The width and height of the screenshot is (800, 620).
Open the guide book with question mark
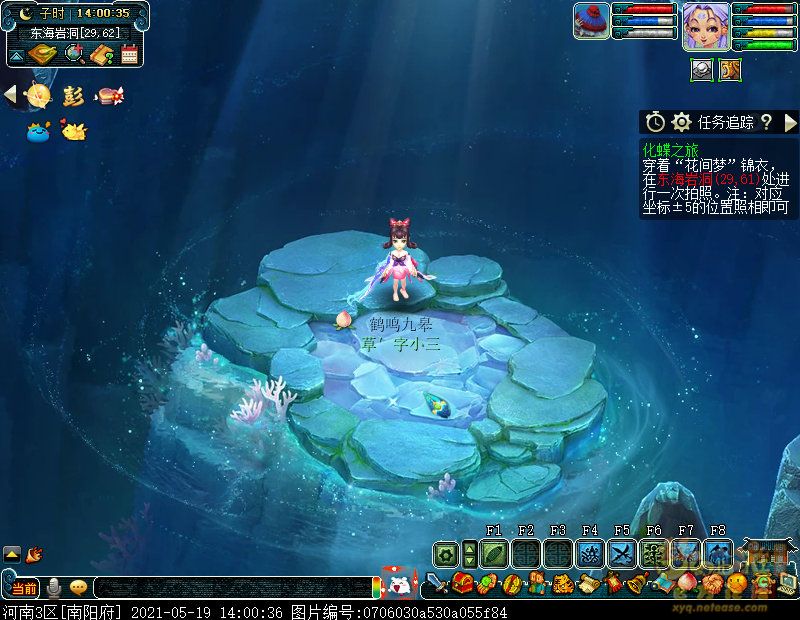pyautogui.click(x=102, y=55)
